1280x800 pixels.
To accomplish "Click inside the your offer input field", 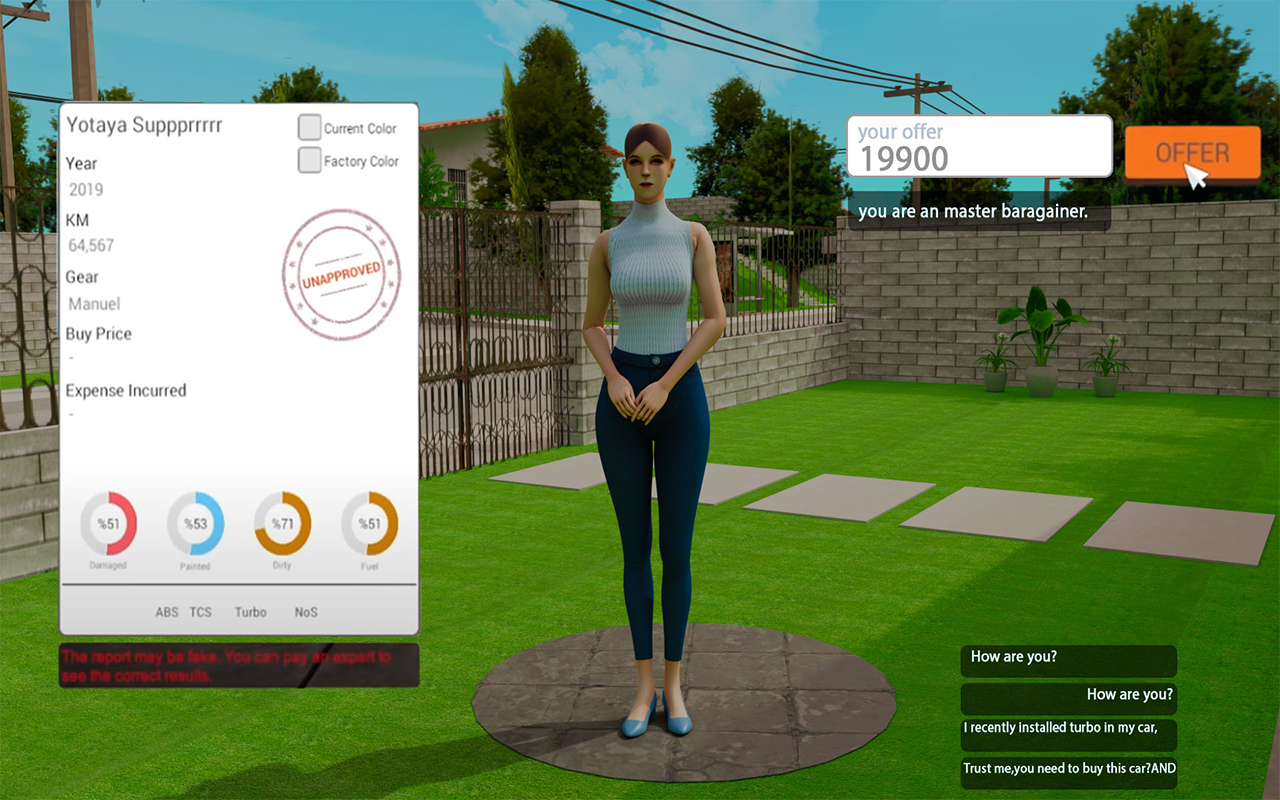I will point(978,147).
